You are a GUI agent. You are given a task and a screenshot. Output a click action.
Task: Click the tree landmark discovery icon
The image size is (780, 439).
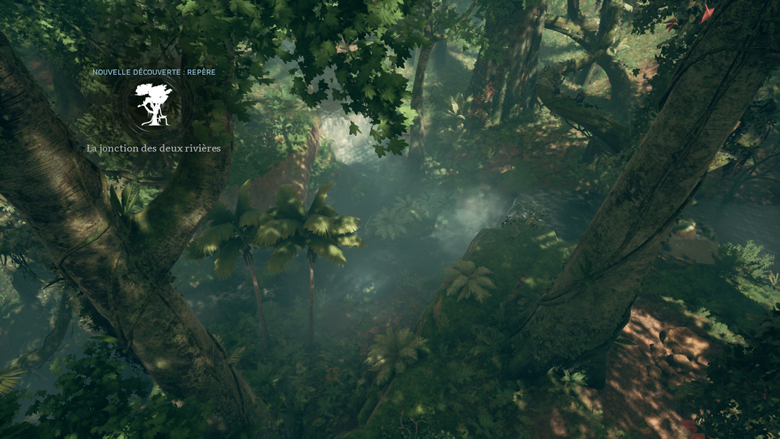pos(154,105)
